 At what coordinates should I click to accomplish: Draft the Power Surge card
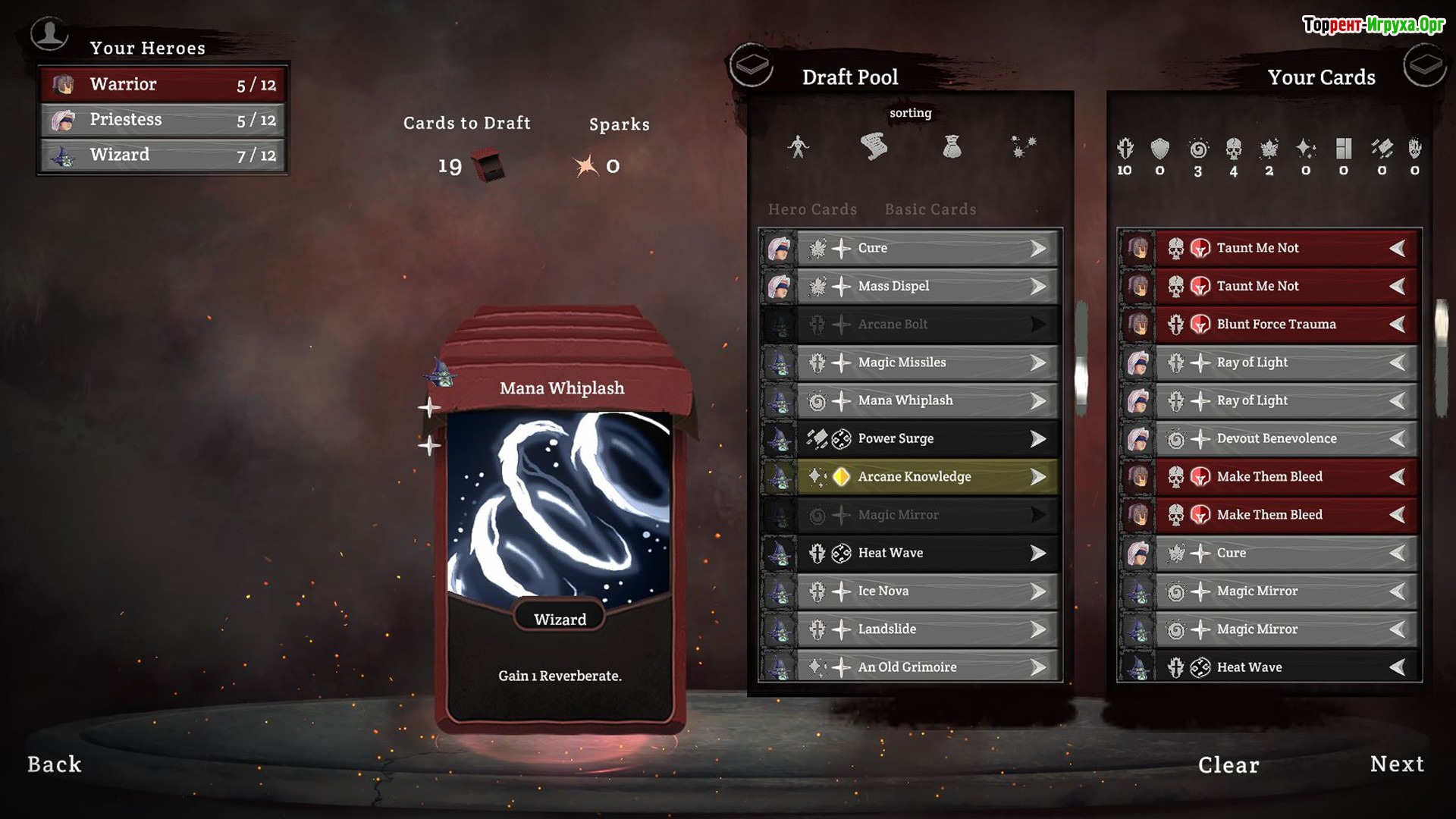[927, 439]
